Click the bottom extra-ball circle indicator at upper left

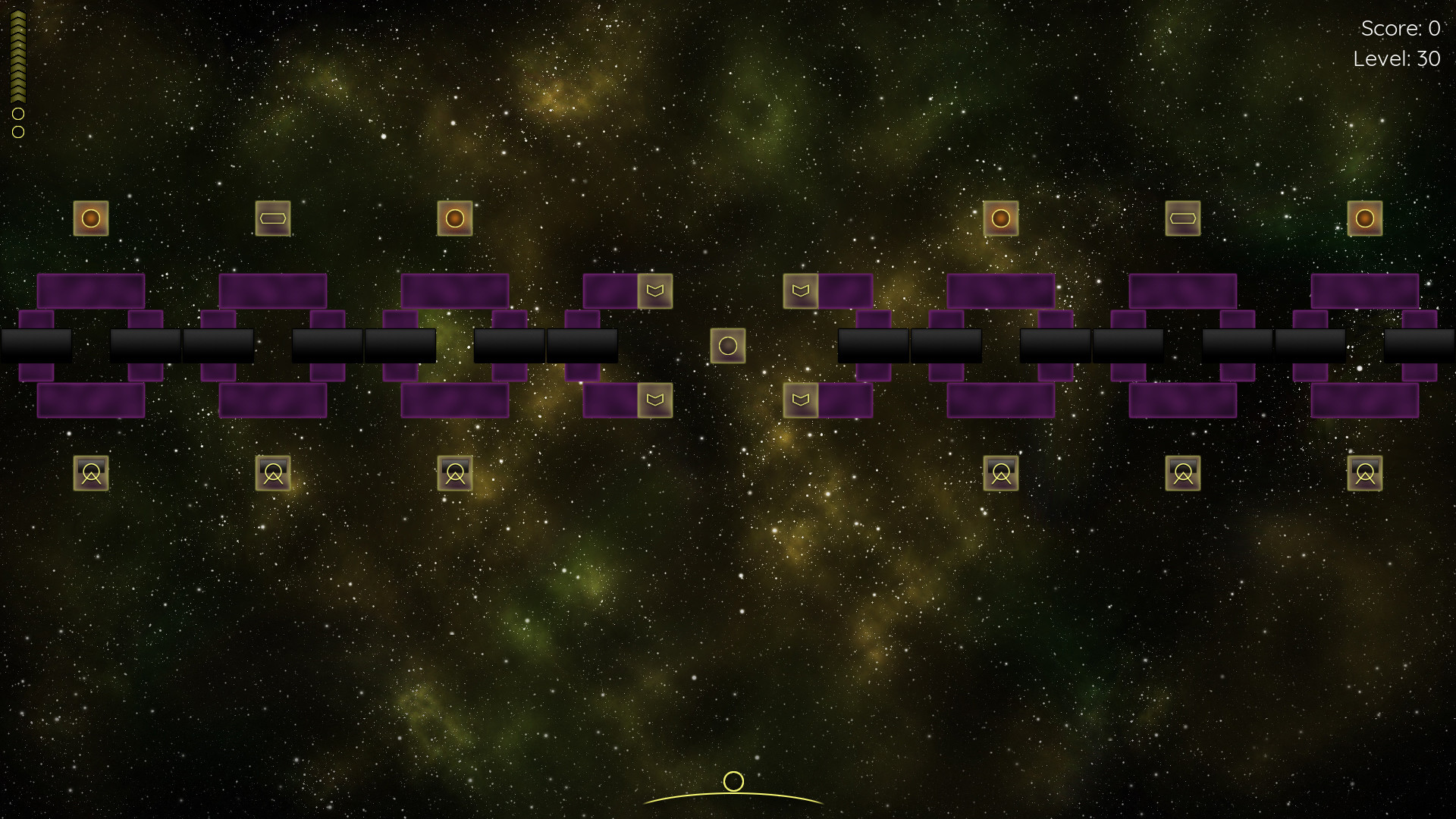click(17, 131)
